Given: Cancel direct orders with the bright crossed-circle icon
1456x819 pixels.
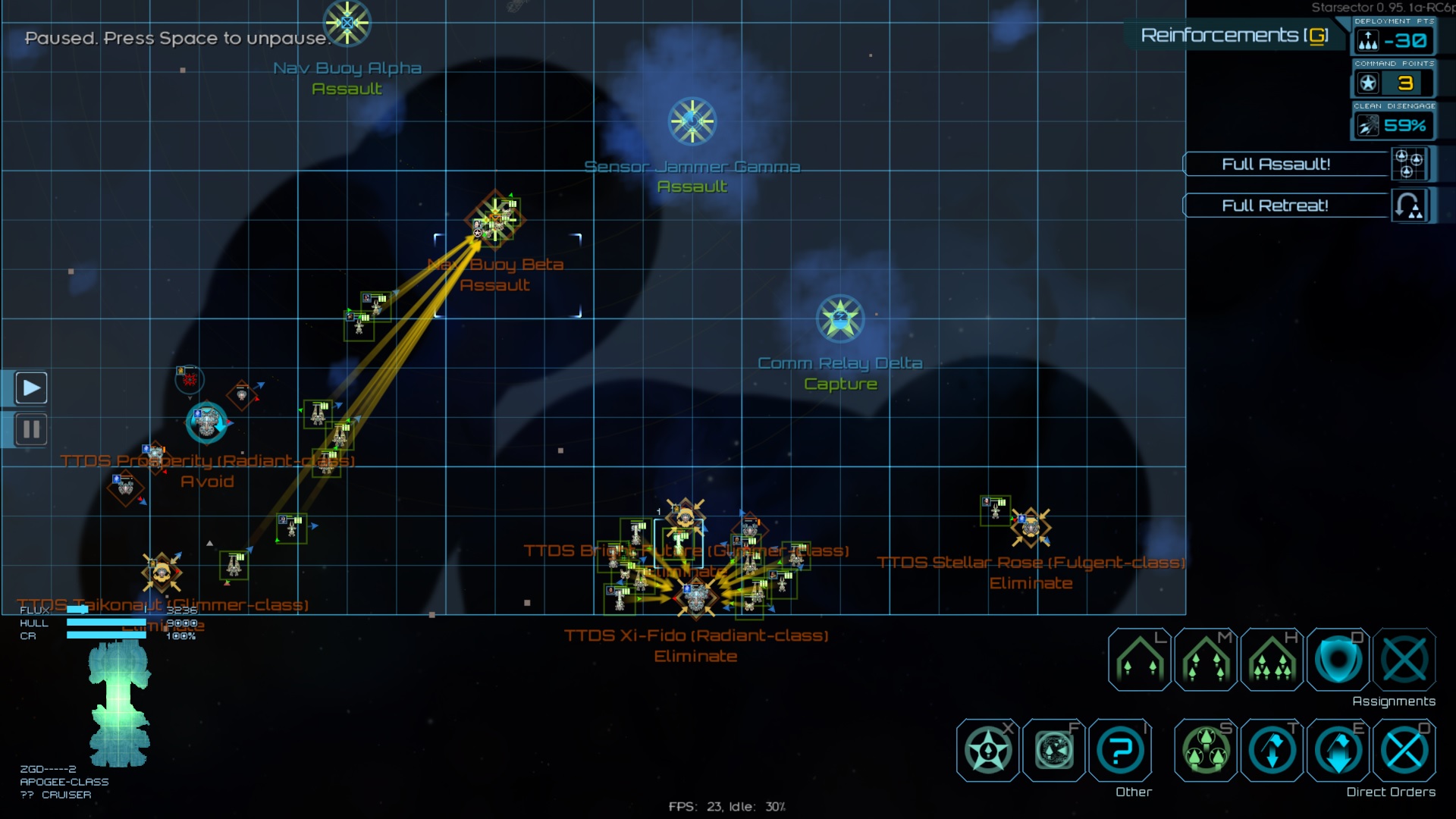Looking at the screenshot, I should (x=1404, y=751).
